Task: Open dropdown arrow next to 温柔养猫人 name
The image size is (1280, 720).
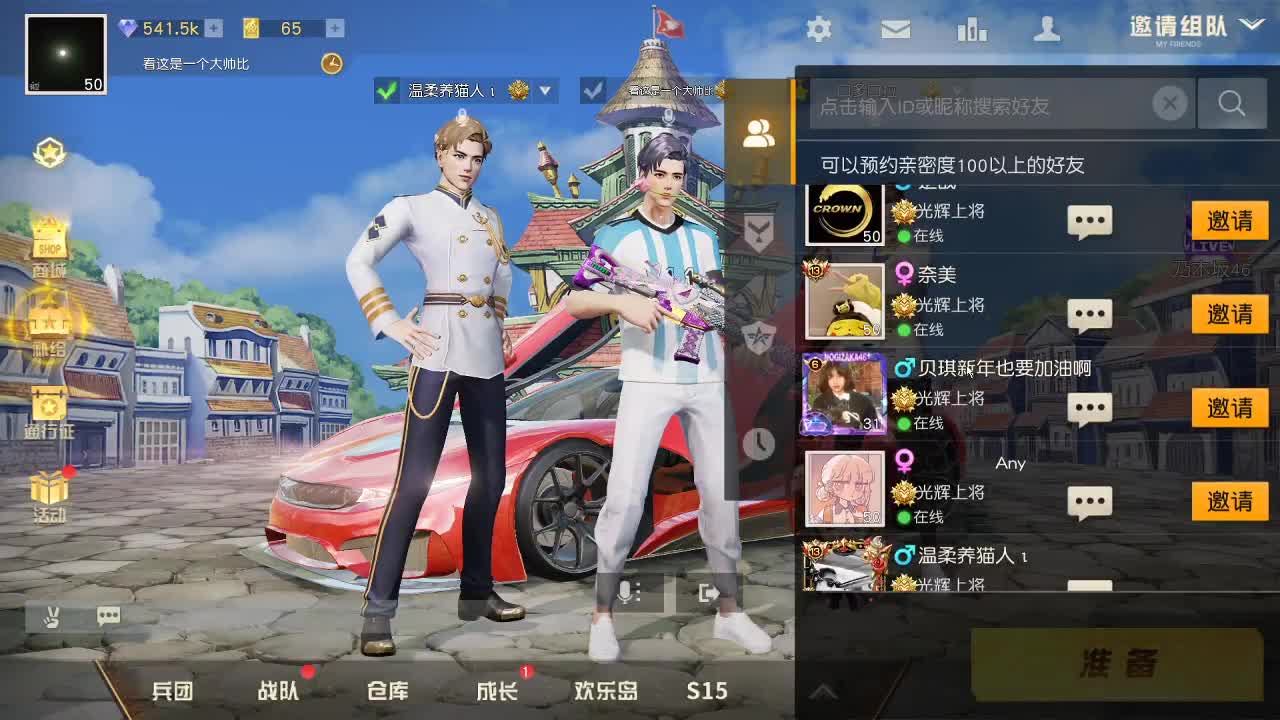Action: (x=545, y=91)
